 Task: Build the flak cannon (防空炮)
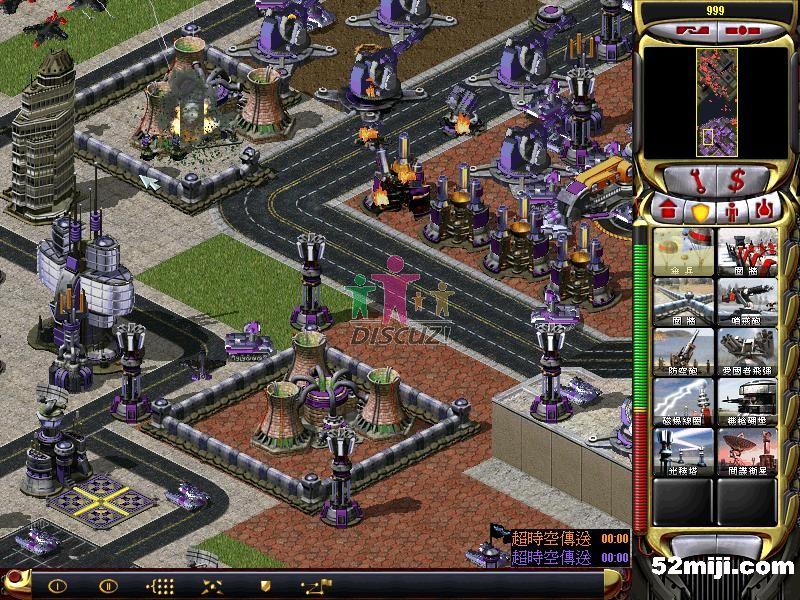tap(684, 351)
